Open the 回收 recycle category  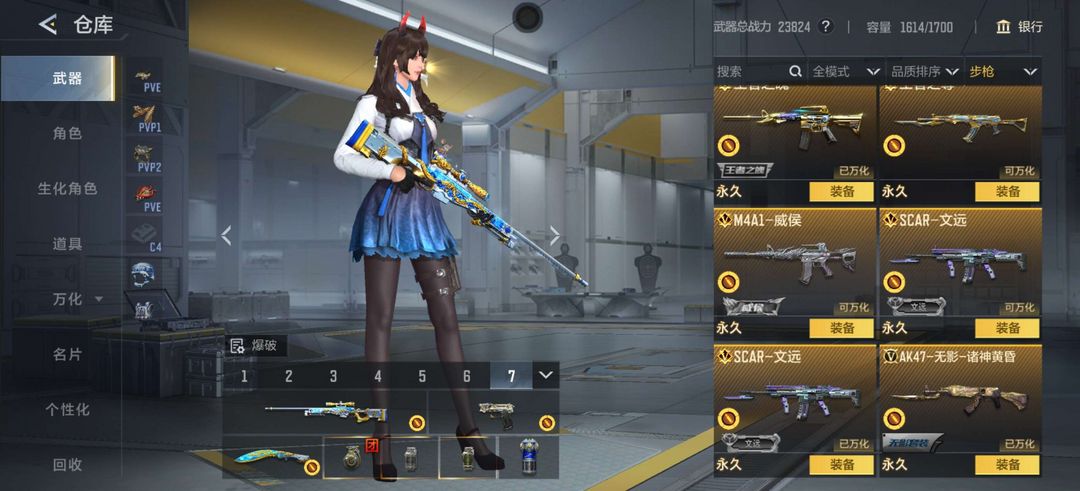click(66, 464)
